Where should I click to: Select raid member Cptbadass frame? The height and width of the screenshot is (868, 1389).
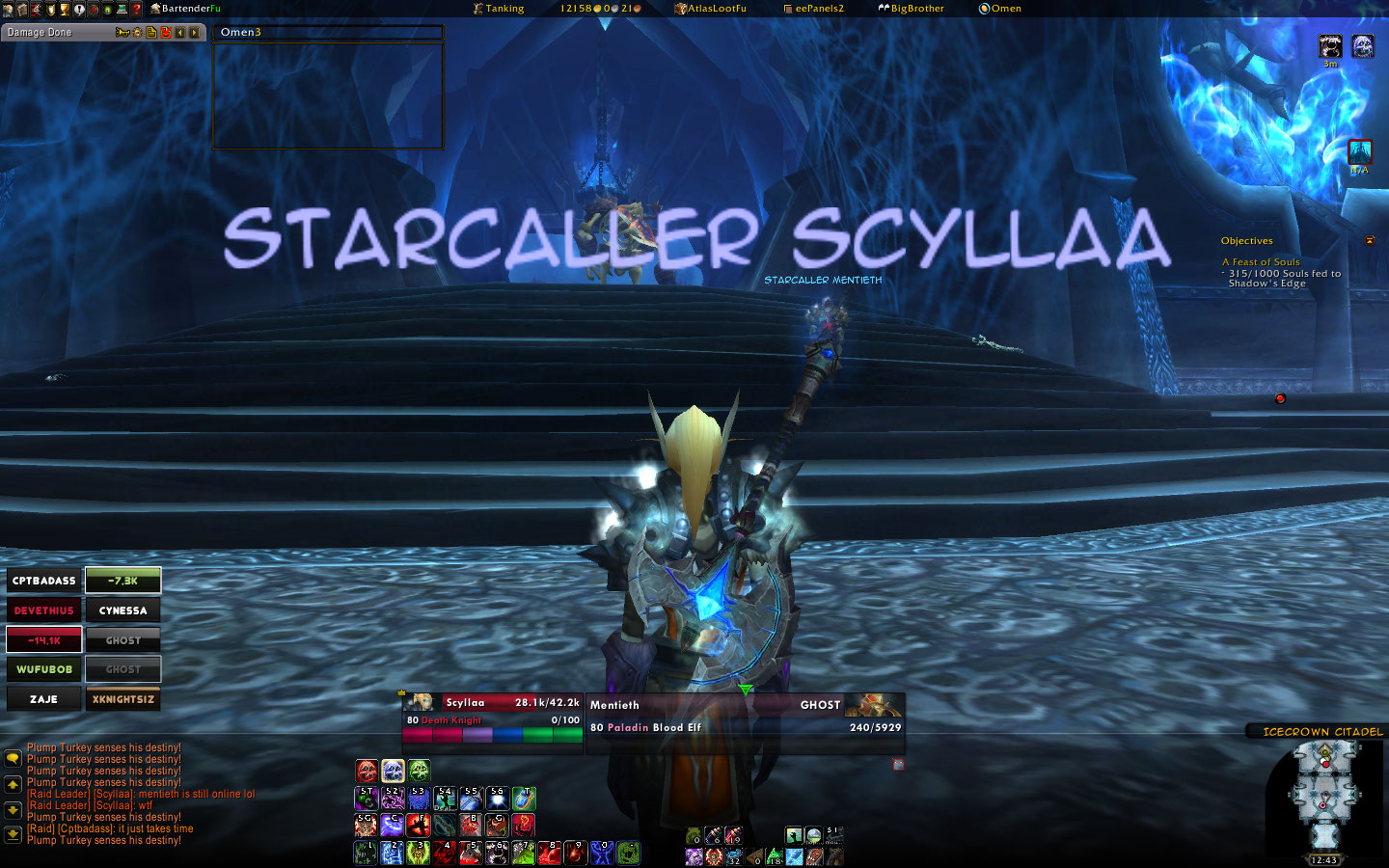pos(44,581)
